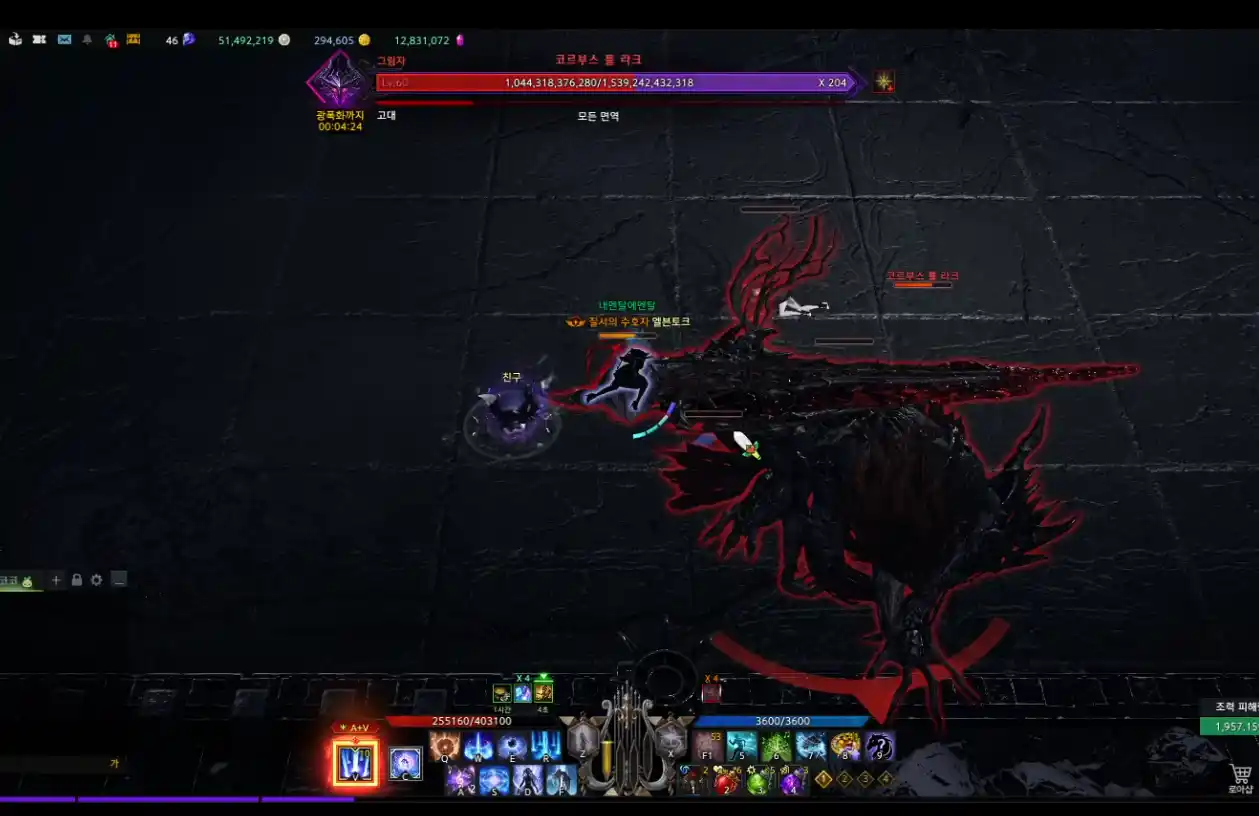The image size is (1259, 816).
Task: Select the running figure item slot 5
Action: coord(742,746)
